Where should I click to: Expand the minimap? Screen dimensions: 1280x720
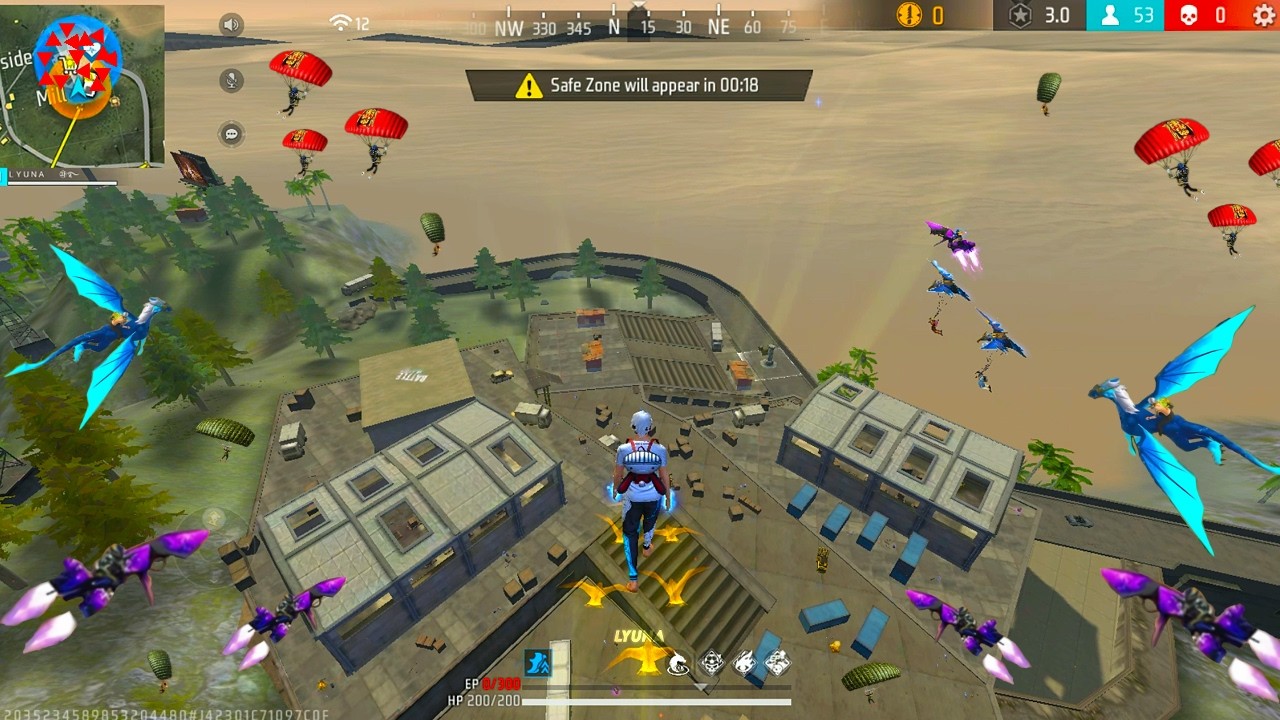click(x=82, y=86)
